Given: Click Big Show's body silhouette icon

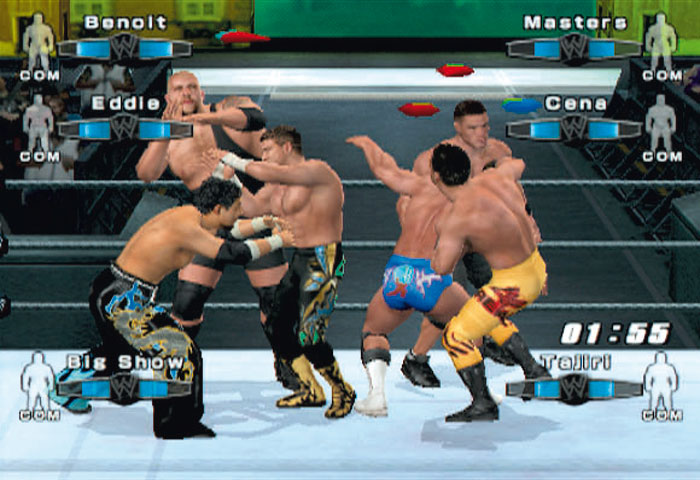Looking at the screenshot, I should 38,380.
